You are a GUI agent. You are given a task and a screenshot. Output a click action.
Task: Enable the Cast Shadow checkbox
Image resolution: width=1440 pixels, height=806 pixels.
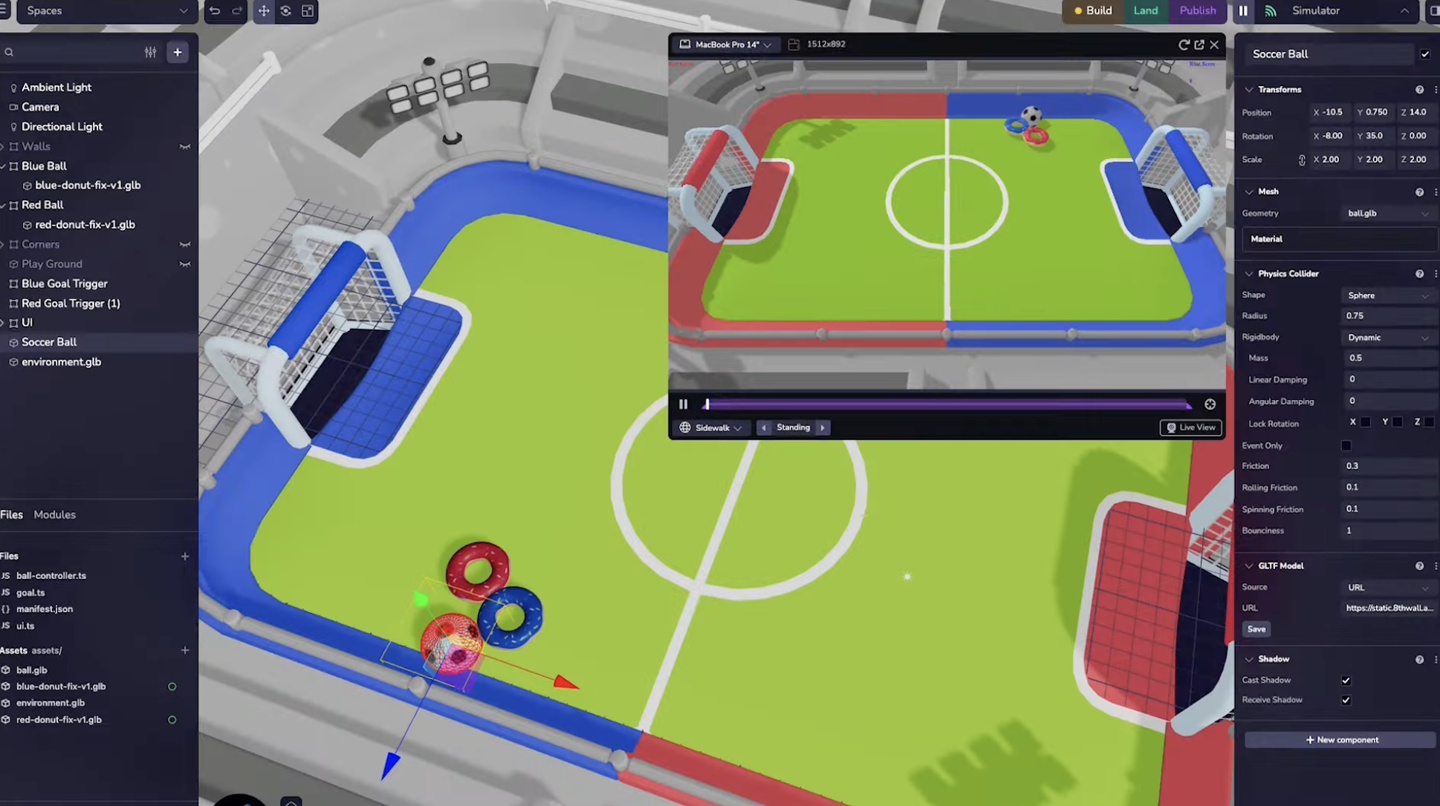[x=1345, y=680]
